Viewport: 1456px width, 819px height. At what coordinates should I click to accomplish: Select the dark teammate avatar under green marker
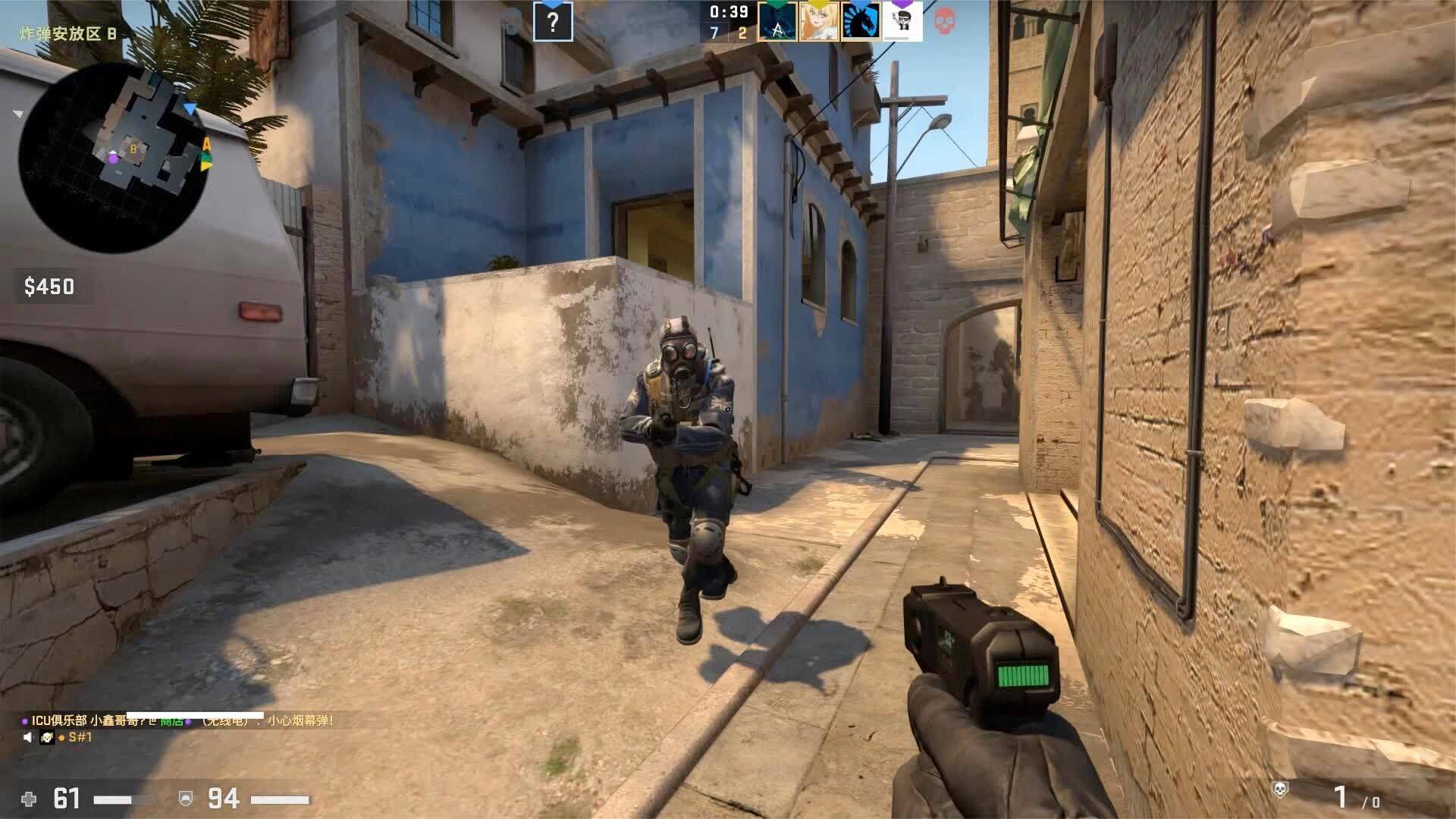(x=778, y=23)
